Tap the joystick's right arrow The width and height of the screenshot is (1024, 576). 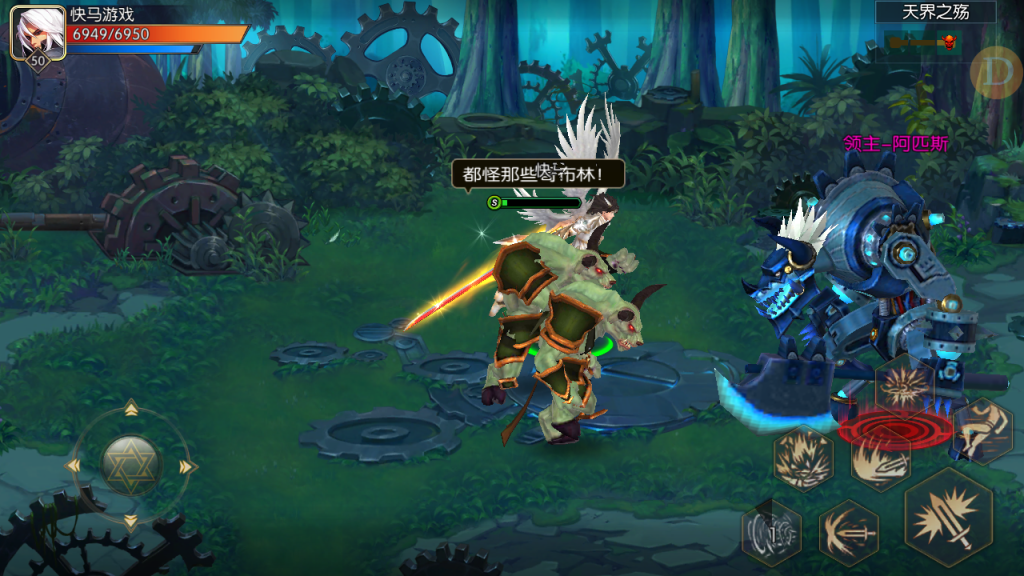point(187,466)
